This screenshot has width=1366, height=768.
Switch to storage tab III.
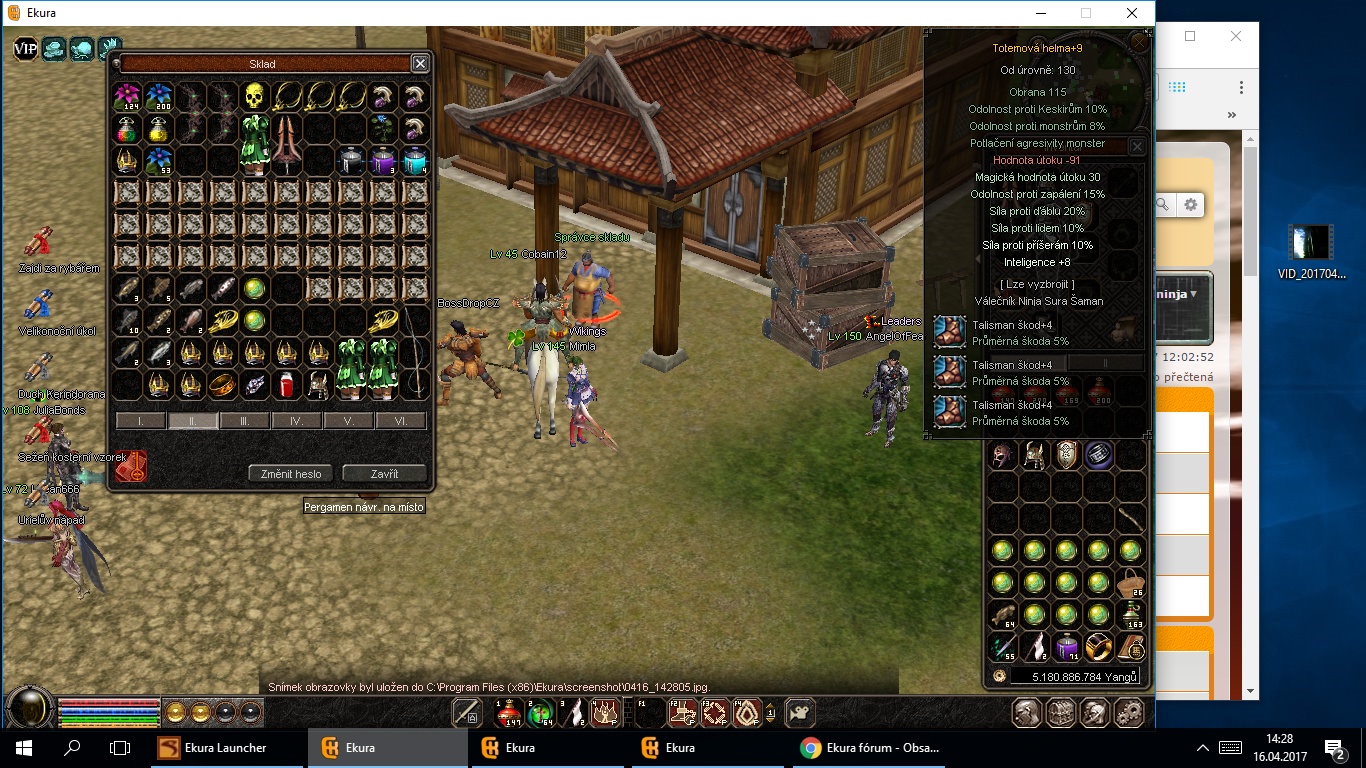(x=245, y=421)
